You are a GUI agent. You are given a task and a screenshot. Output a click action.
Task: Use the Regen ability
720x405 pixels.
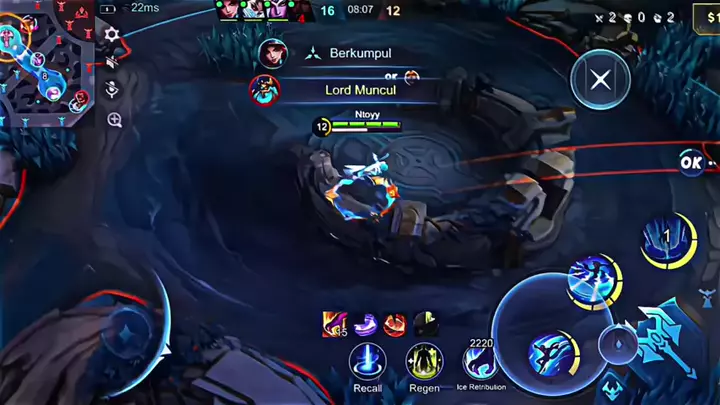pyautogui.click(x=424, y=361)
